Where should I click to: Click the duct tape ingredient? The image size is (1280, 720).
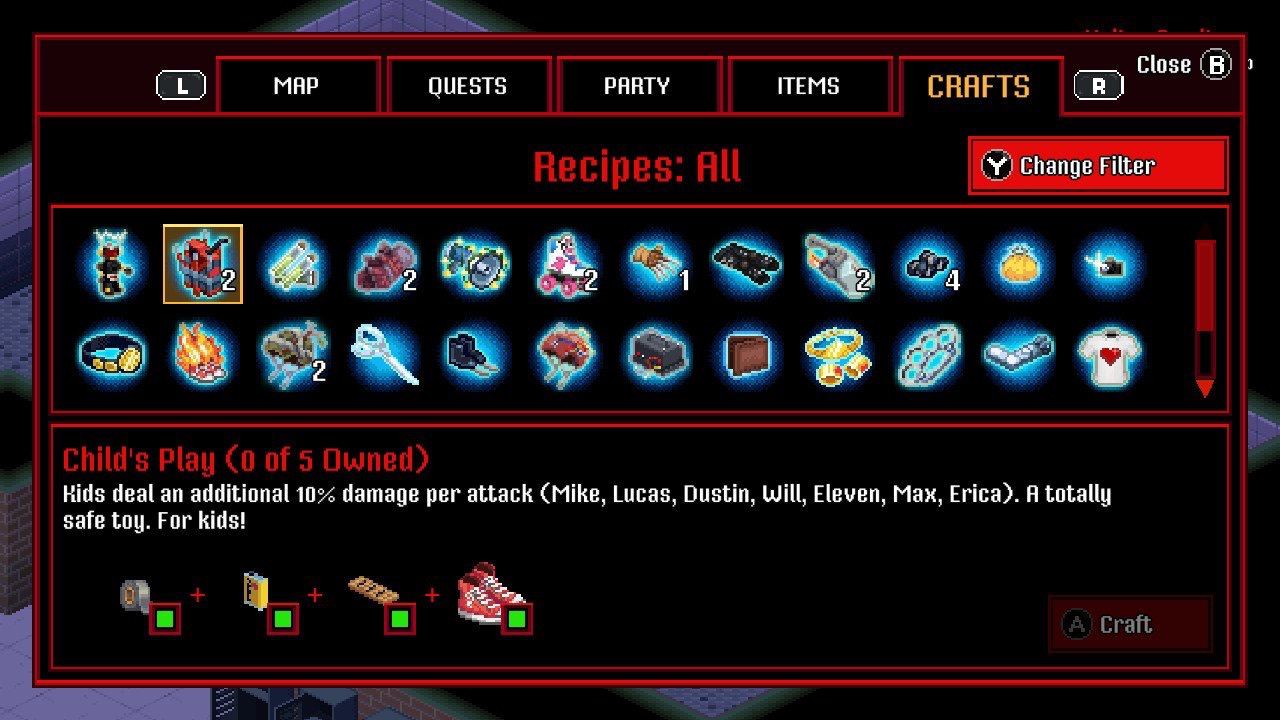(x=138, y=597)
